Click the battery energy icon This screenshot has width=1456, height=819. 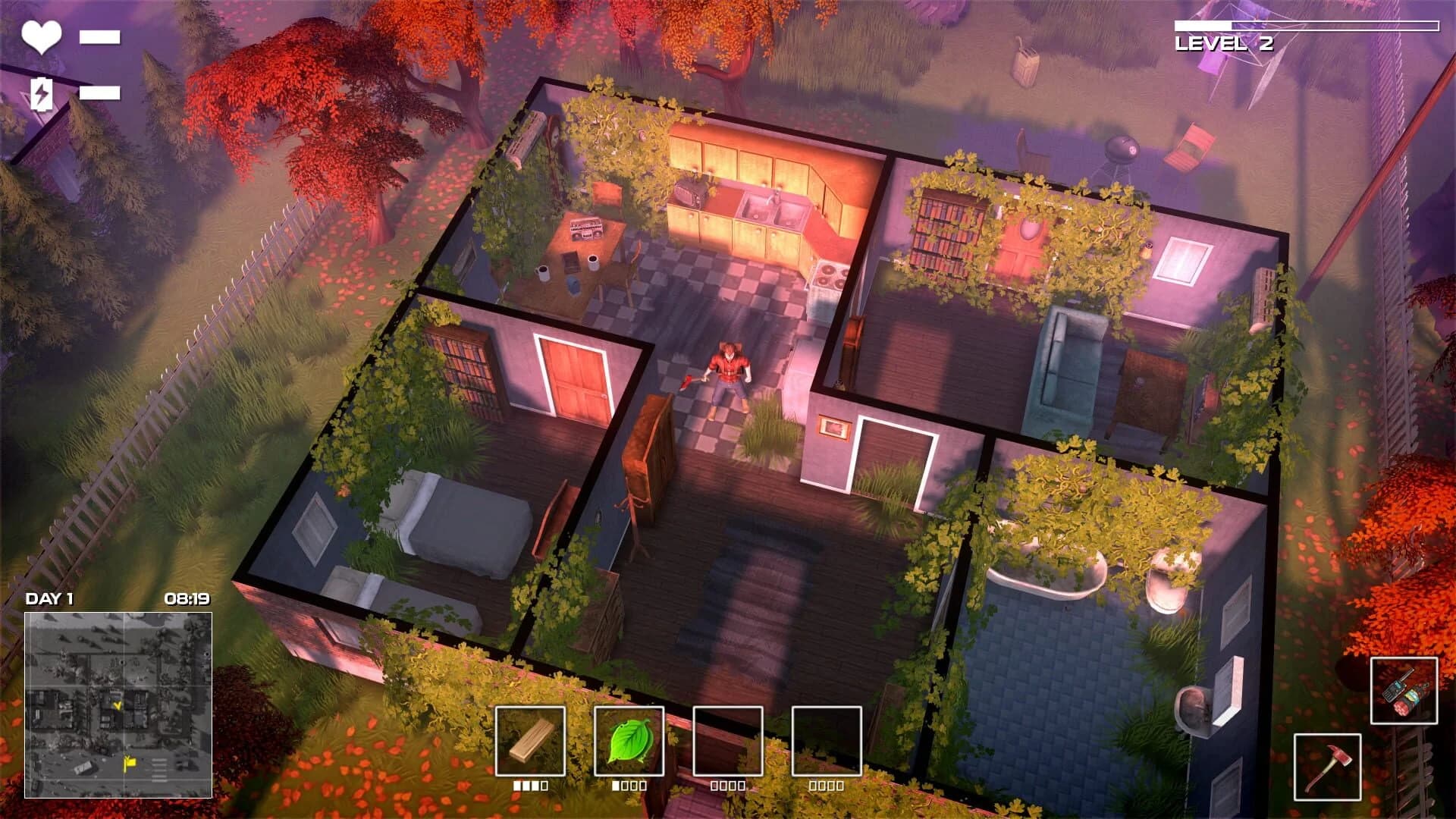41,93
